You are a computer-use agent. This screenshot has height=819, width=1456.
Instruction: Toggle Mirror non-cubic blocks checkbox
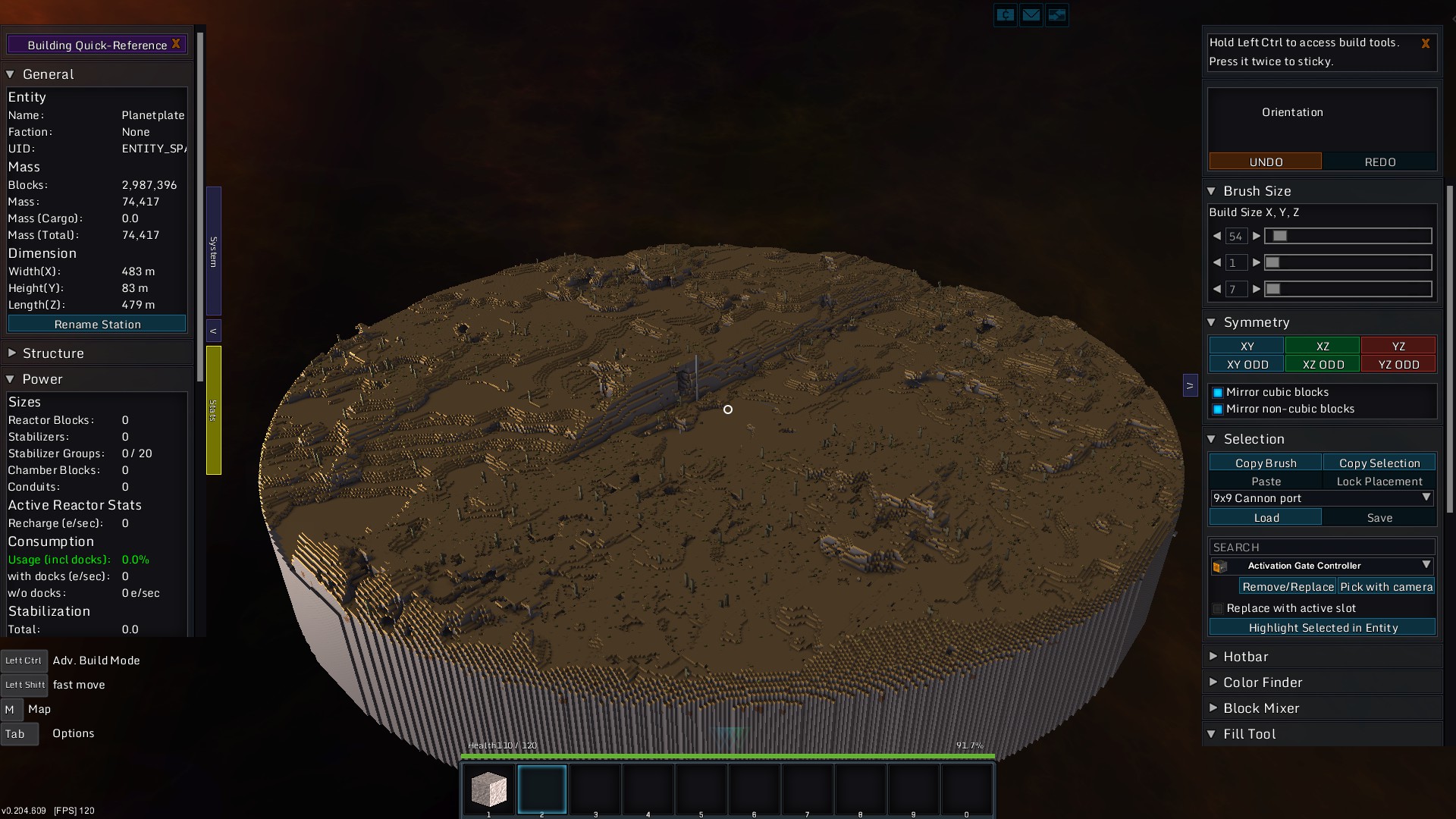pyautogui.click(x=1218, y=409)
